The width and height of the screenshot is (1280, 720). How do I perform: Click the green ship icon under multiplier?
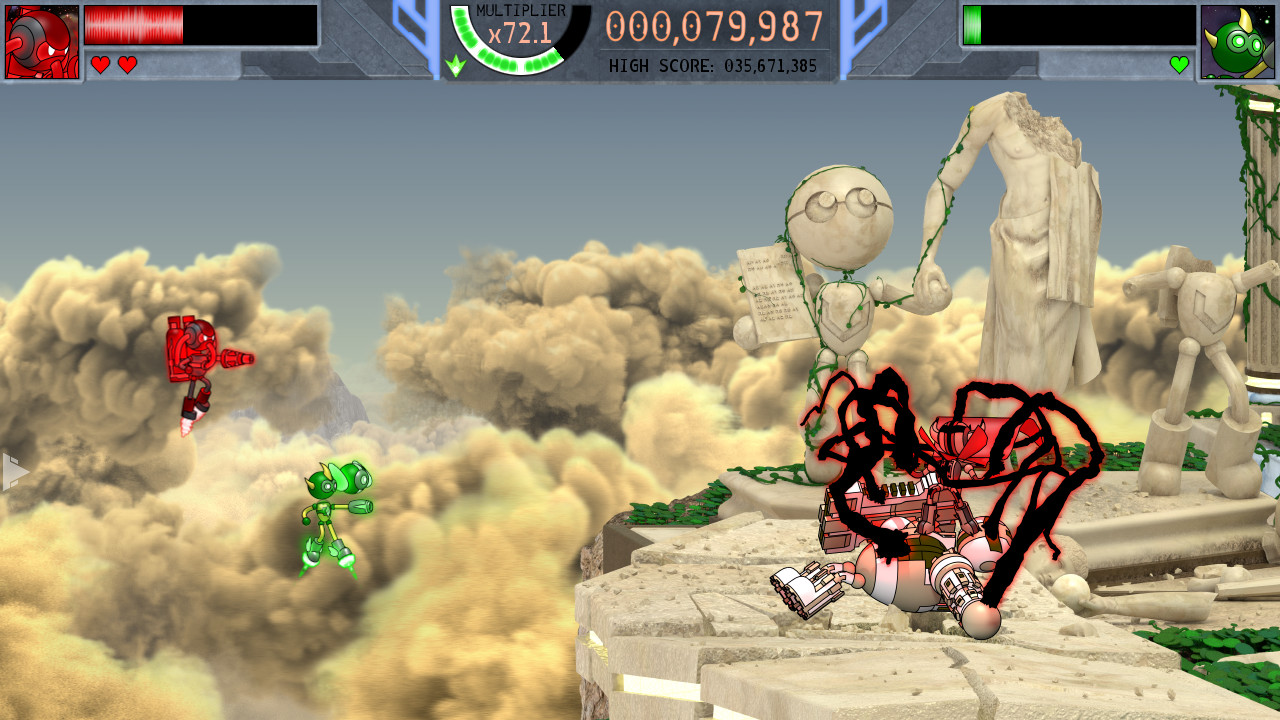455,66
